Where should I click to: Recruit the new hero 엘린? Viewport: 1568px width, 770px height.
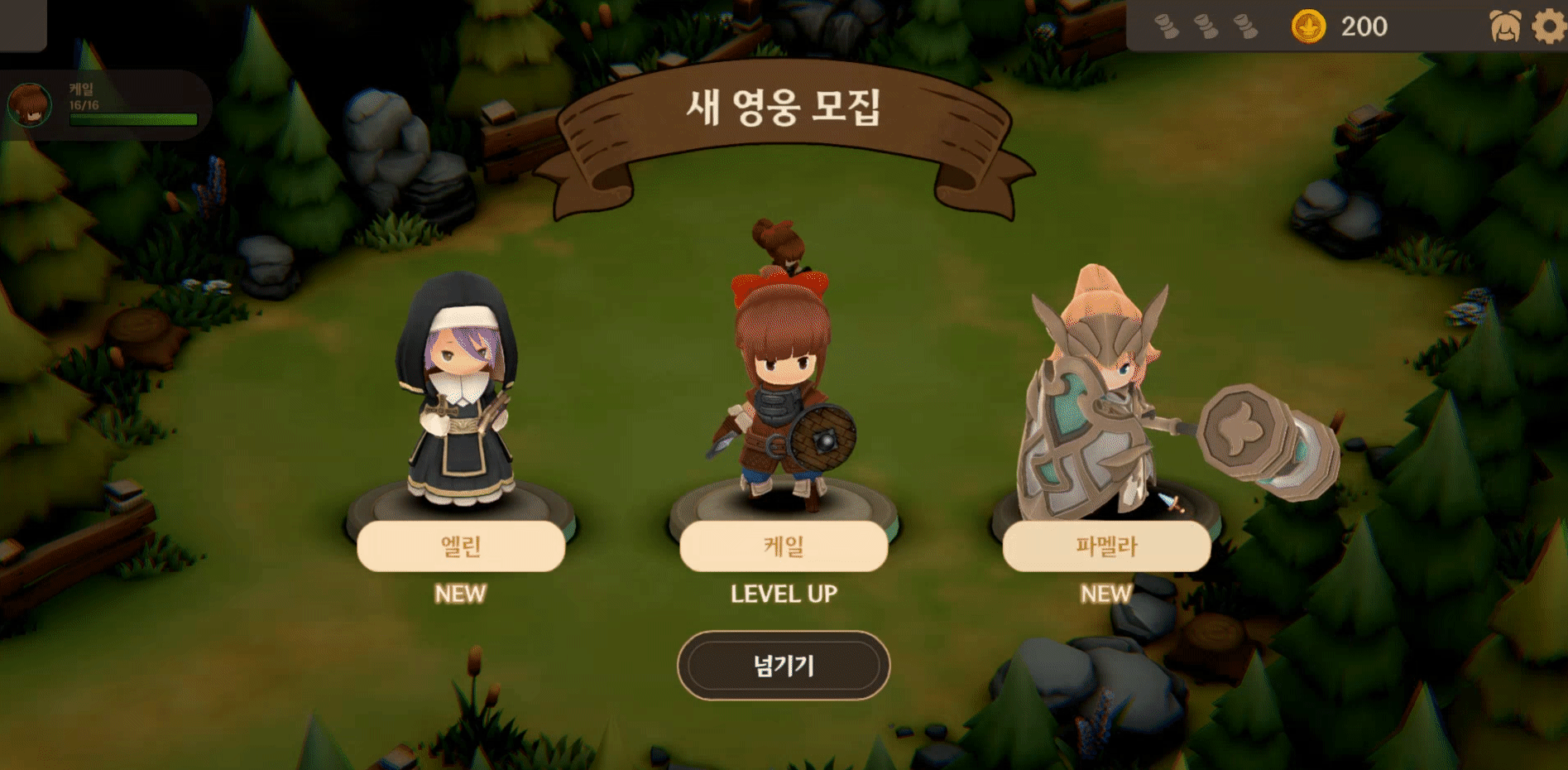click(461, 546)
